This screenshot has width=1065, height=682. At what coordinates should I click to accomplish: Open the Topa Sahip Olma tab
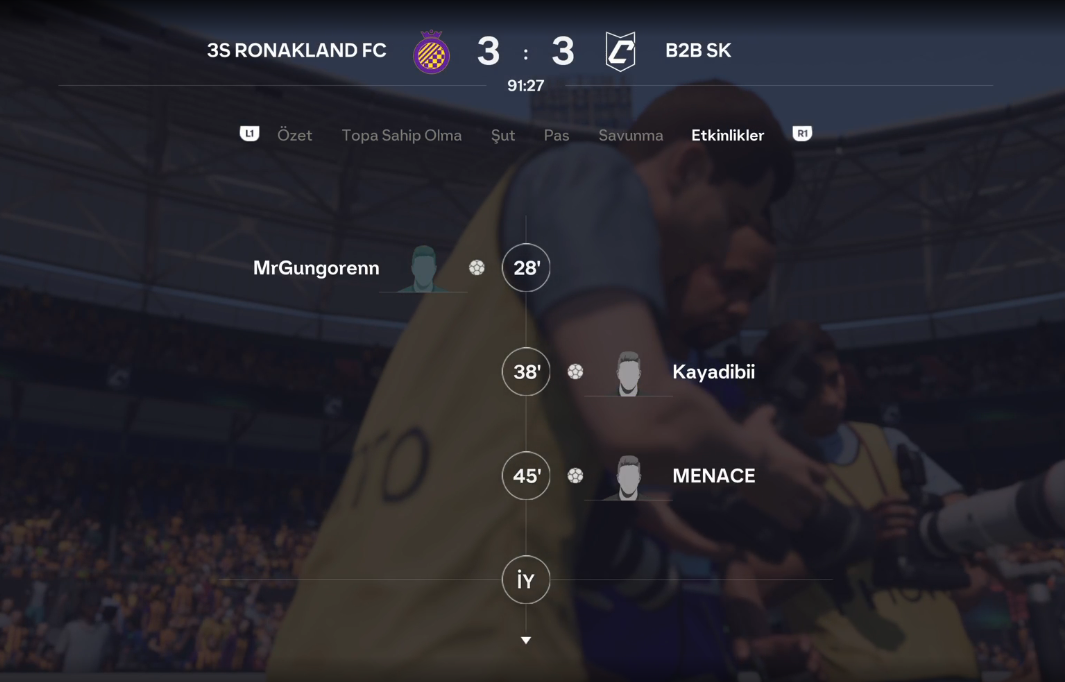point(401,135)
